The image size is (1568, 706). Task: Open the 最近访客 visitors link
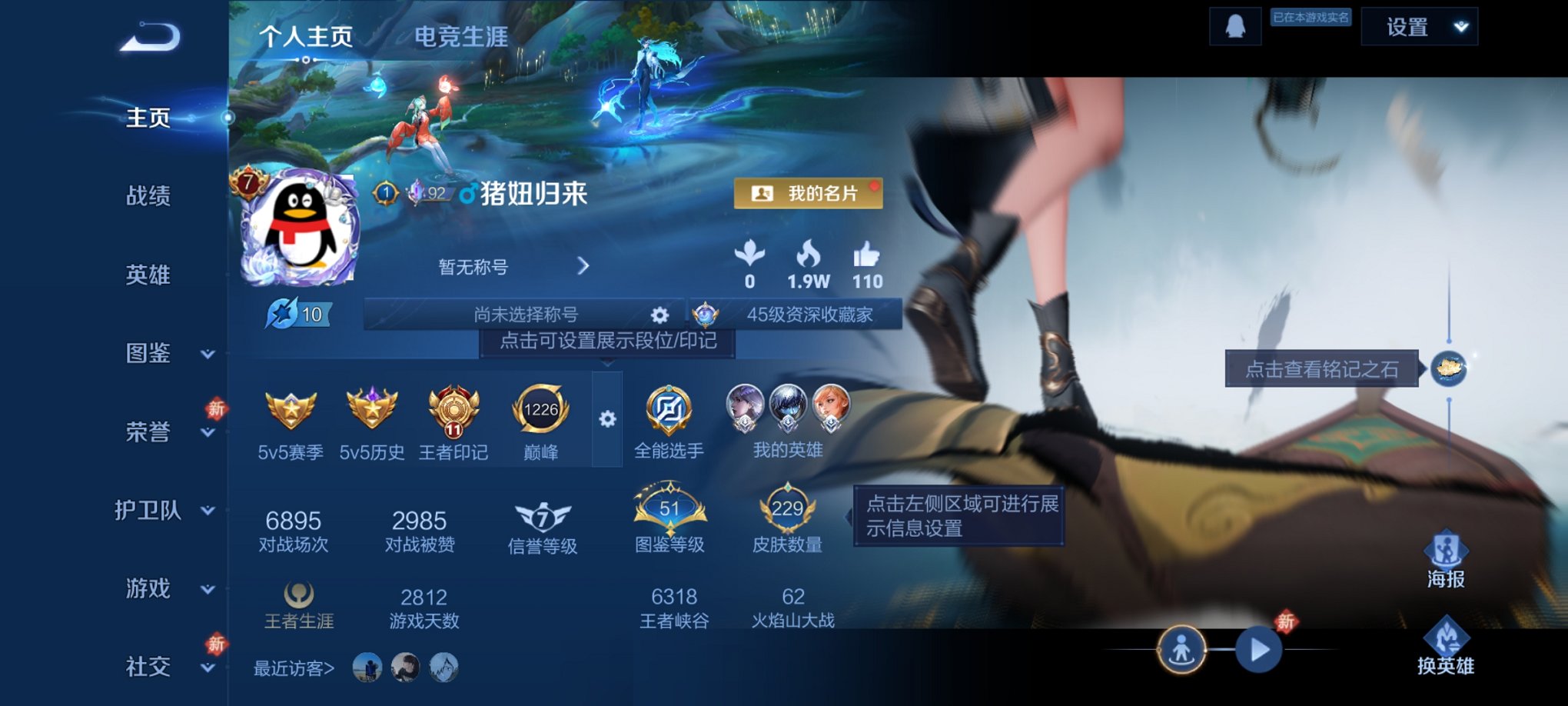point(293,668)
